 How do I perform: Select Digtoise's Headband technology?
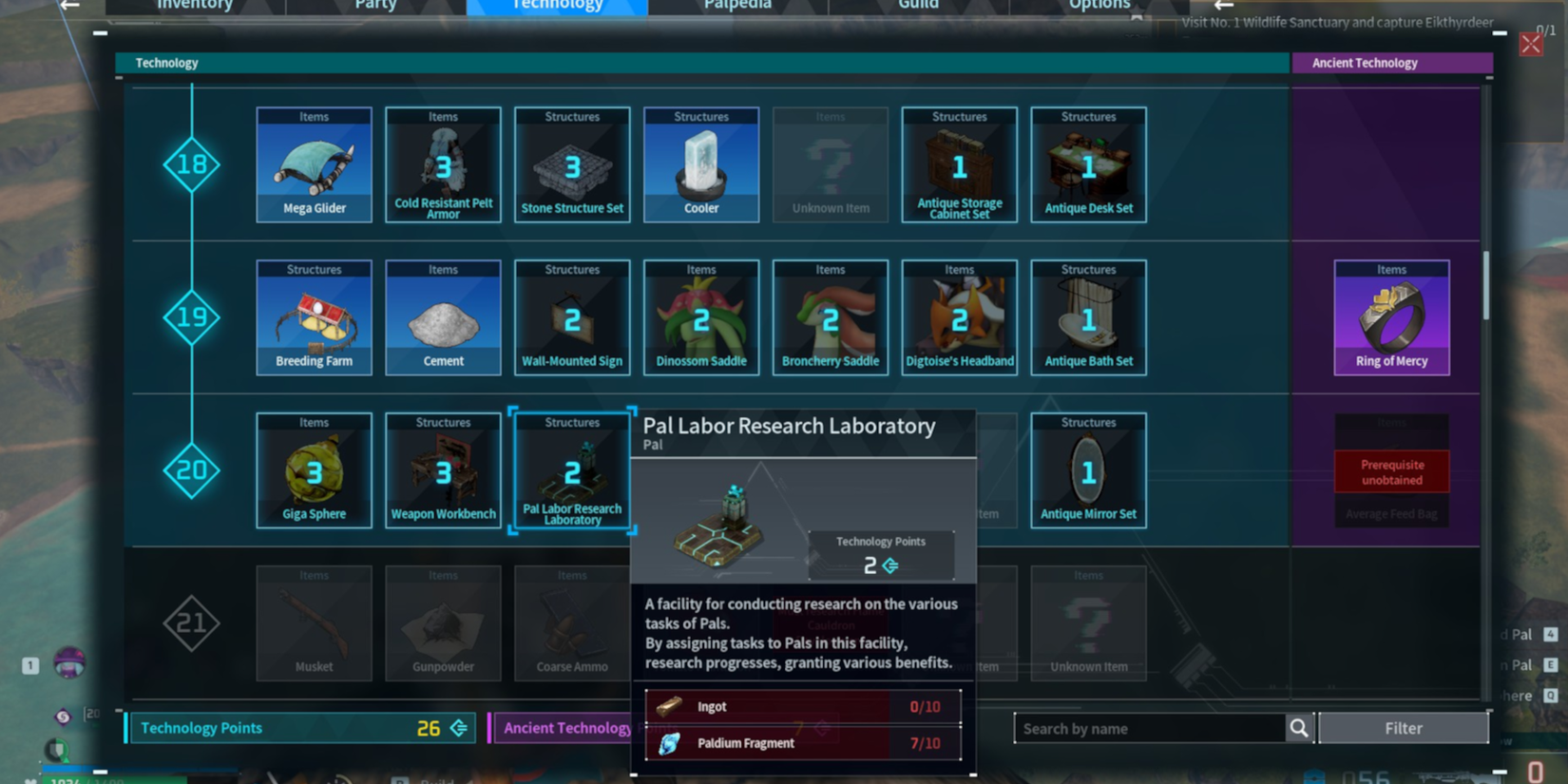(x=959, y=317)
